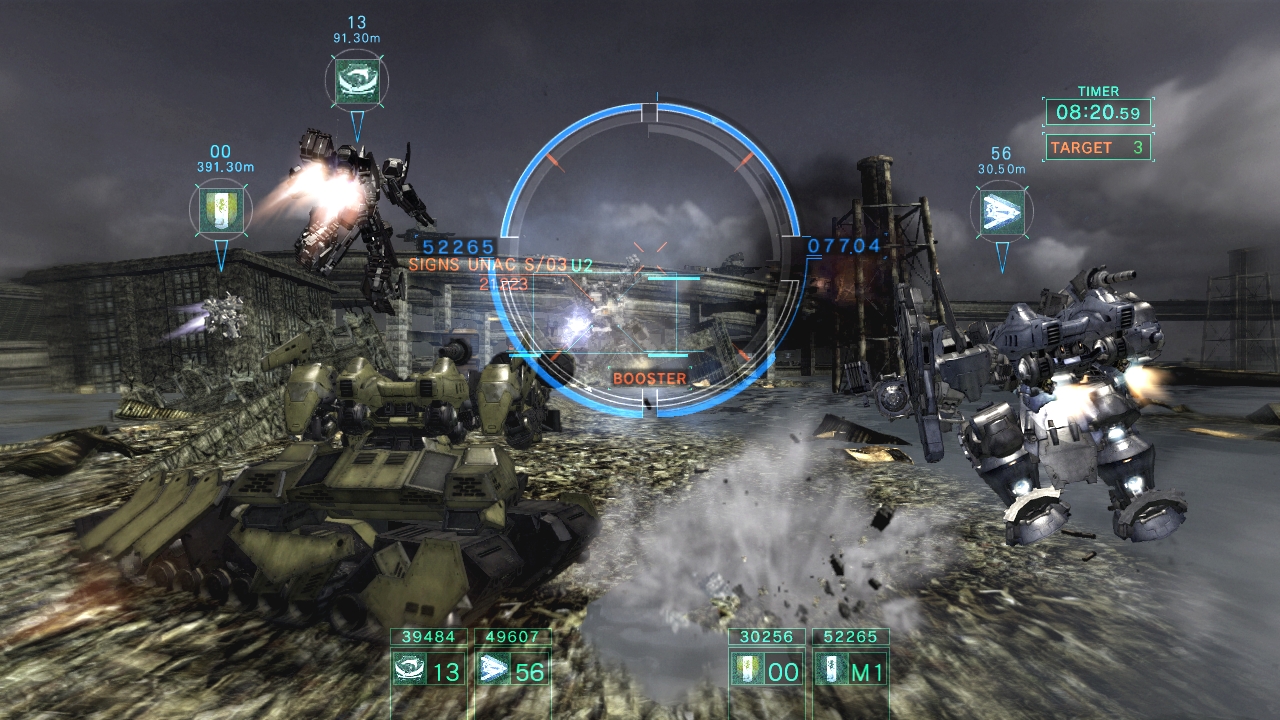Screen dimensions: 1280x720
Task: Select teammate 13's emblem marker above the mech
Action: click(x=357, y=80)
